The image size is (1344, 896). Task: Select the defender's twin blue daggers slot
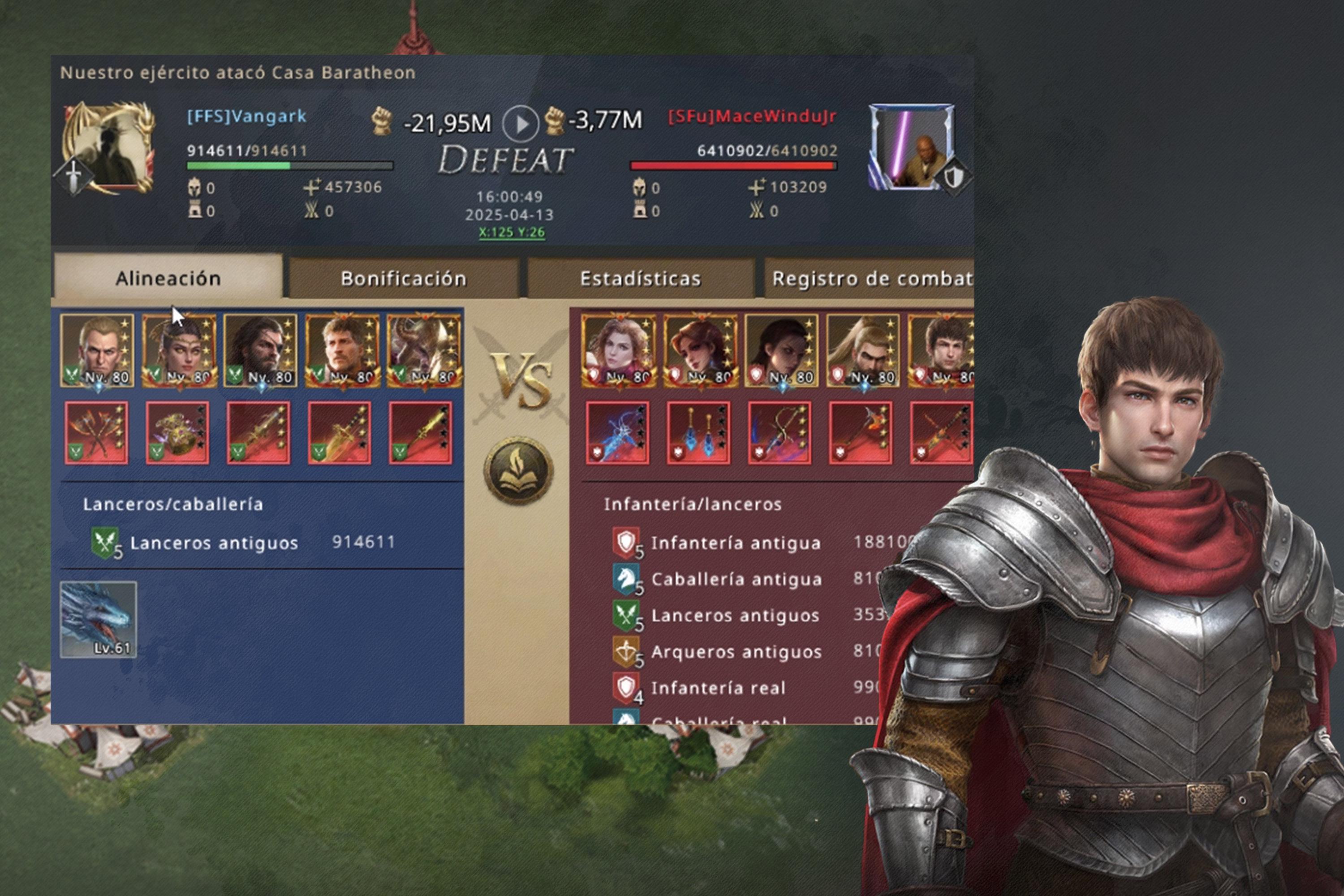click(698, 433)
